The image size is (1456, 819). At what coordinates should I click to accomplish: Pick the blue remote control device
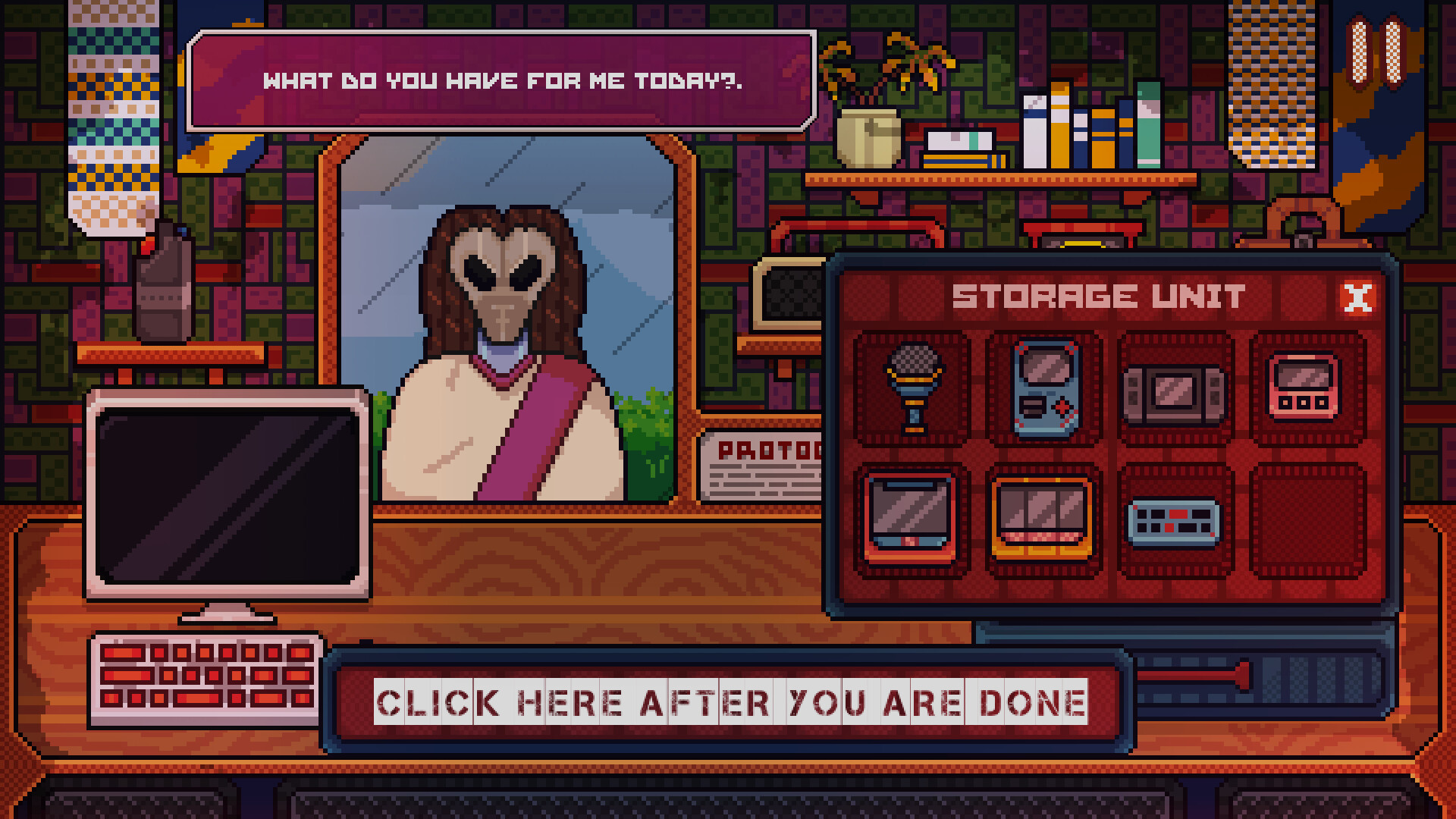pos(1175,523)
